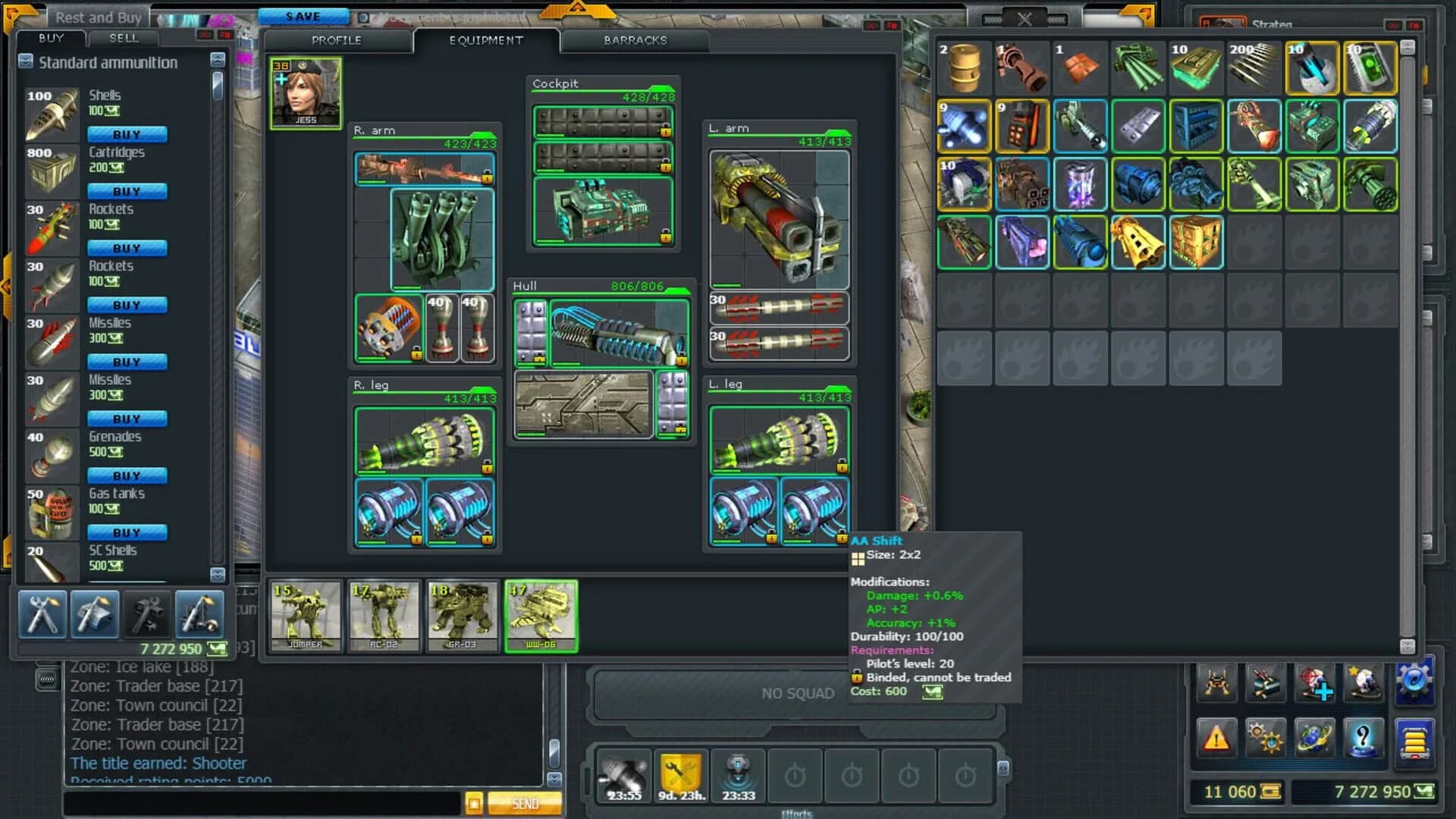Open the double-gears settings icon bottom-right
This screenshot has width=1456, height=819.
click(1265, 739)
